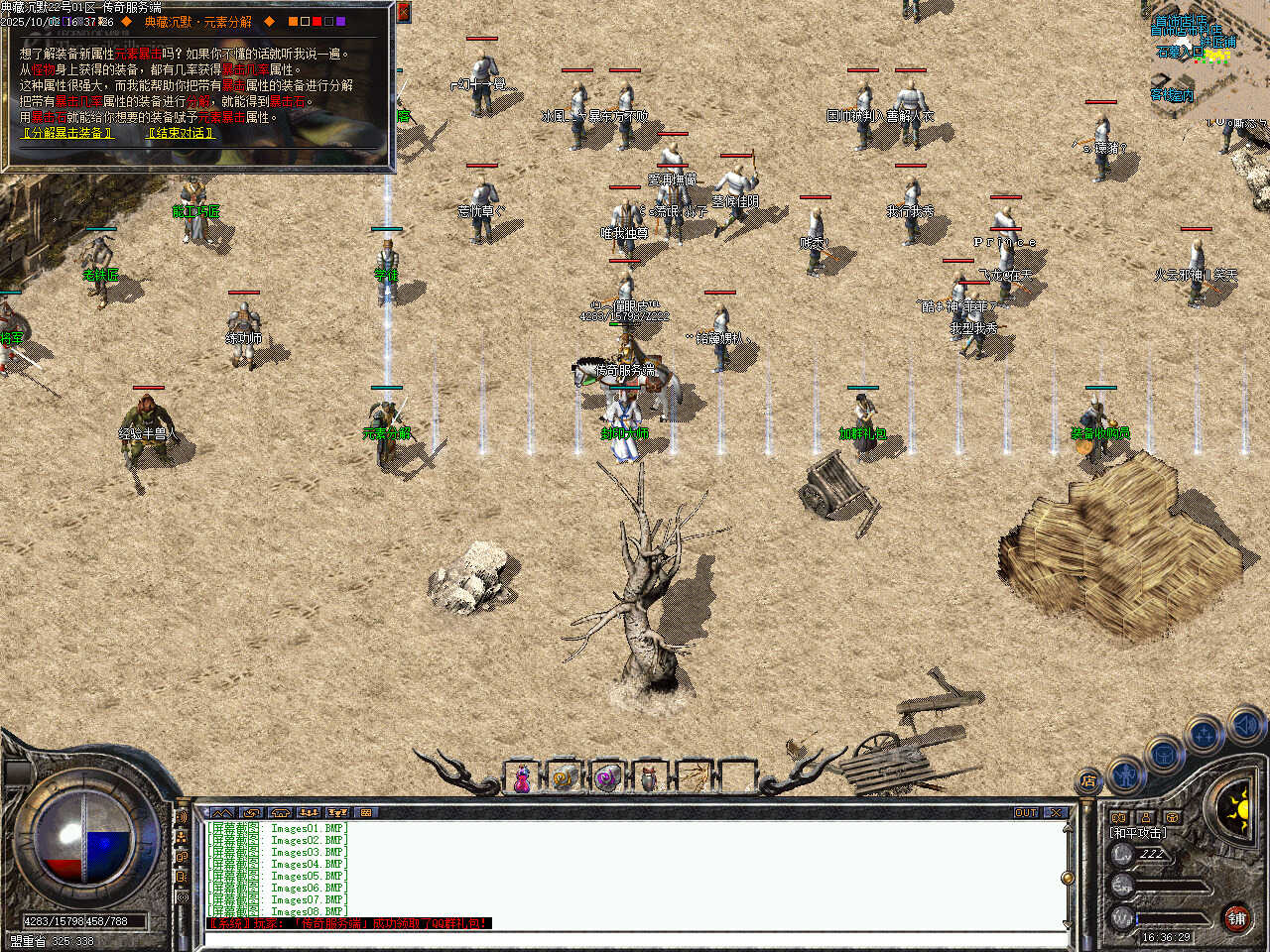Open the blue character figure round button
The image size is (1270, 952).
click(1125, 772)
